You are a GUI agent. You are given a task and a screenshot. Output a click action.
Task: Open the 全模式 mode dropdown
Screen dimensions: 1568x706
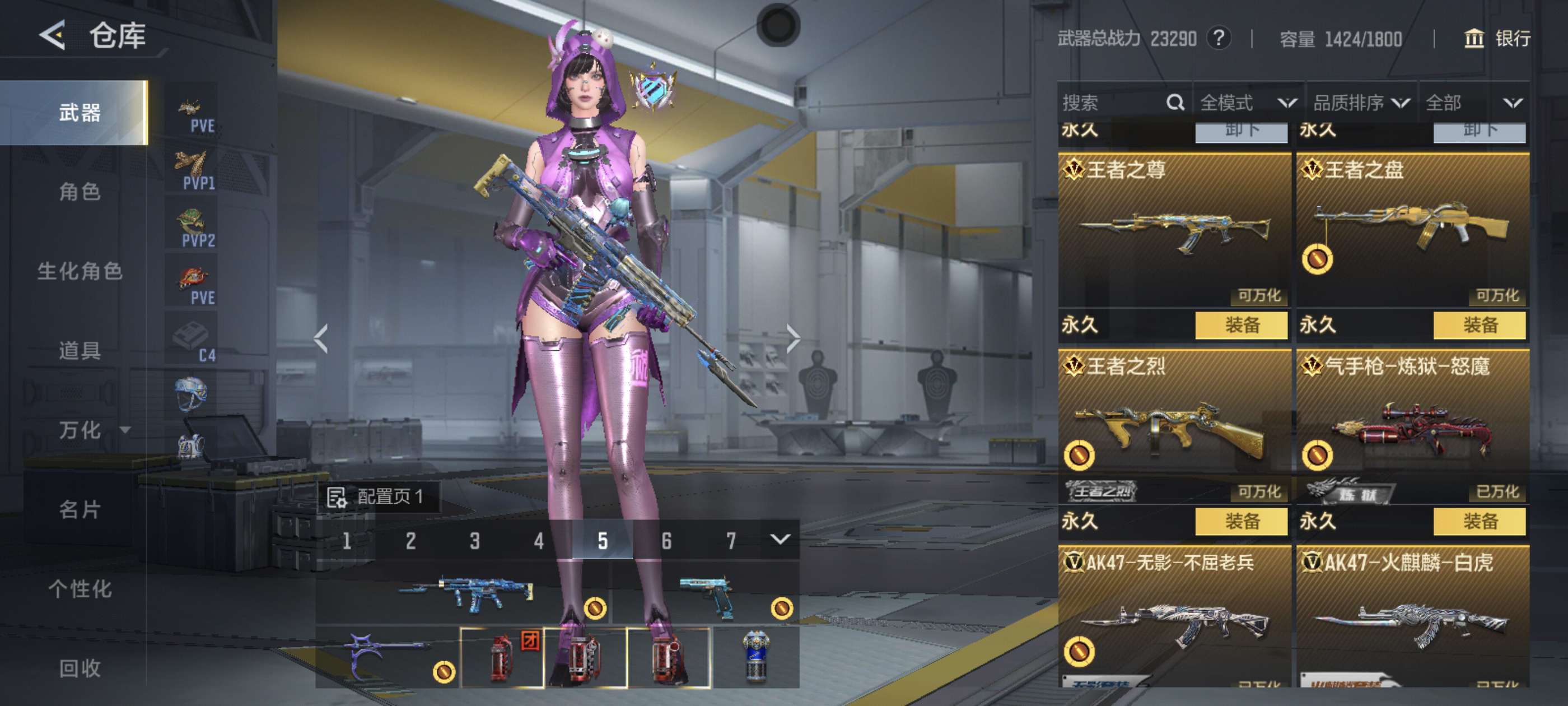tap(1248, 103)
